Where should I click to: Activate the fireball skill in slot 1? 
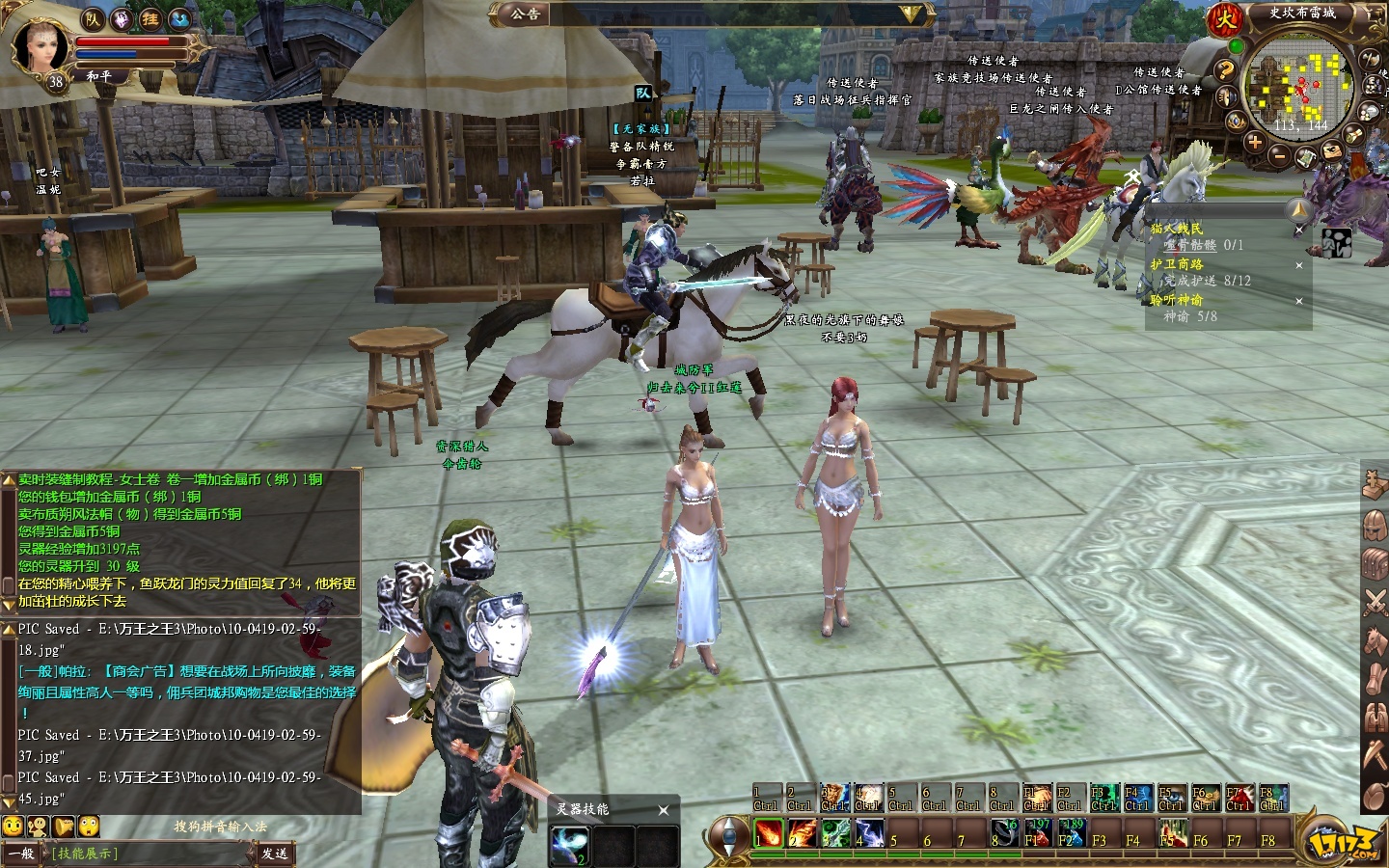tap(769, 833)
